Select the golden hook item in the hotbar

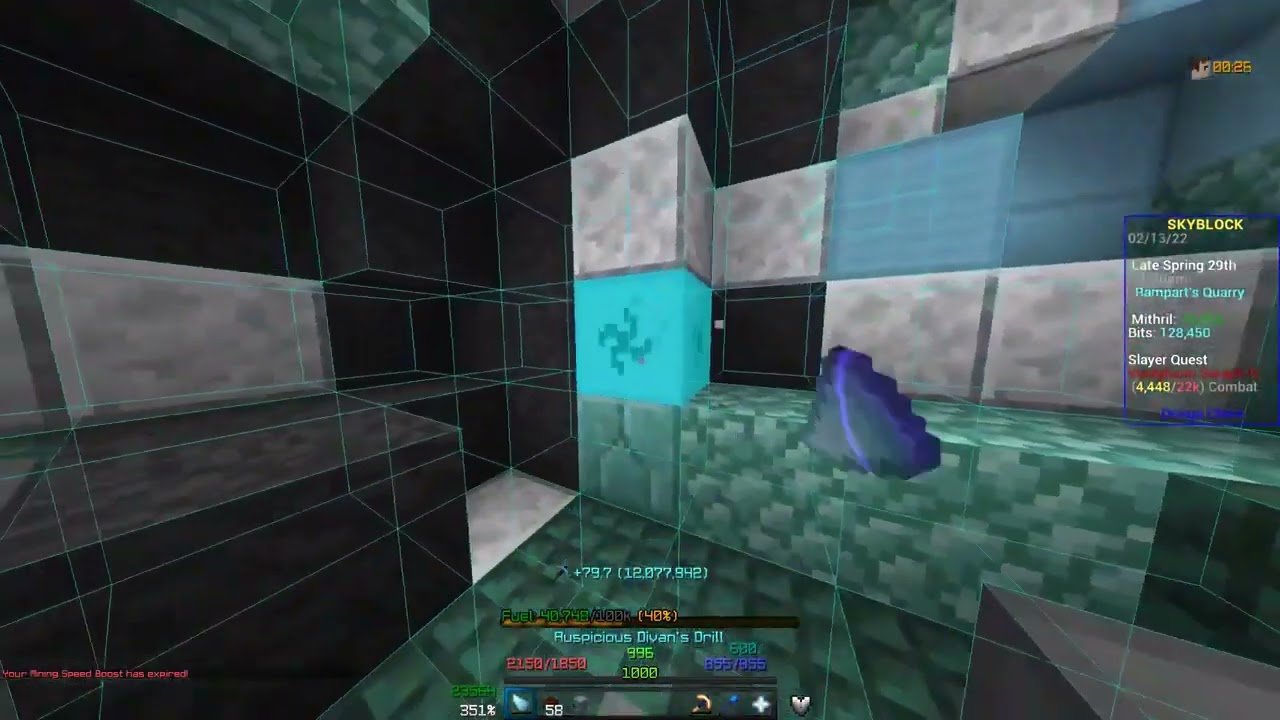701,702
